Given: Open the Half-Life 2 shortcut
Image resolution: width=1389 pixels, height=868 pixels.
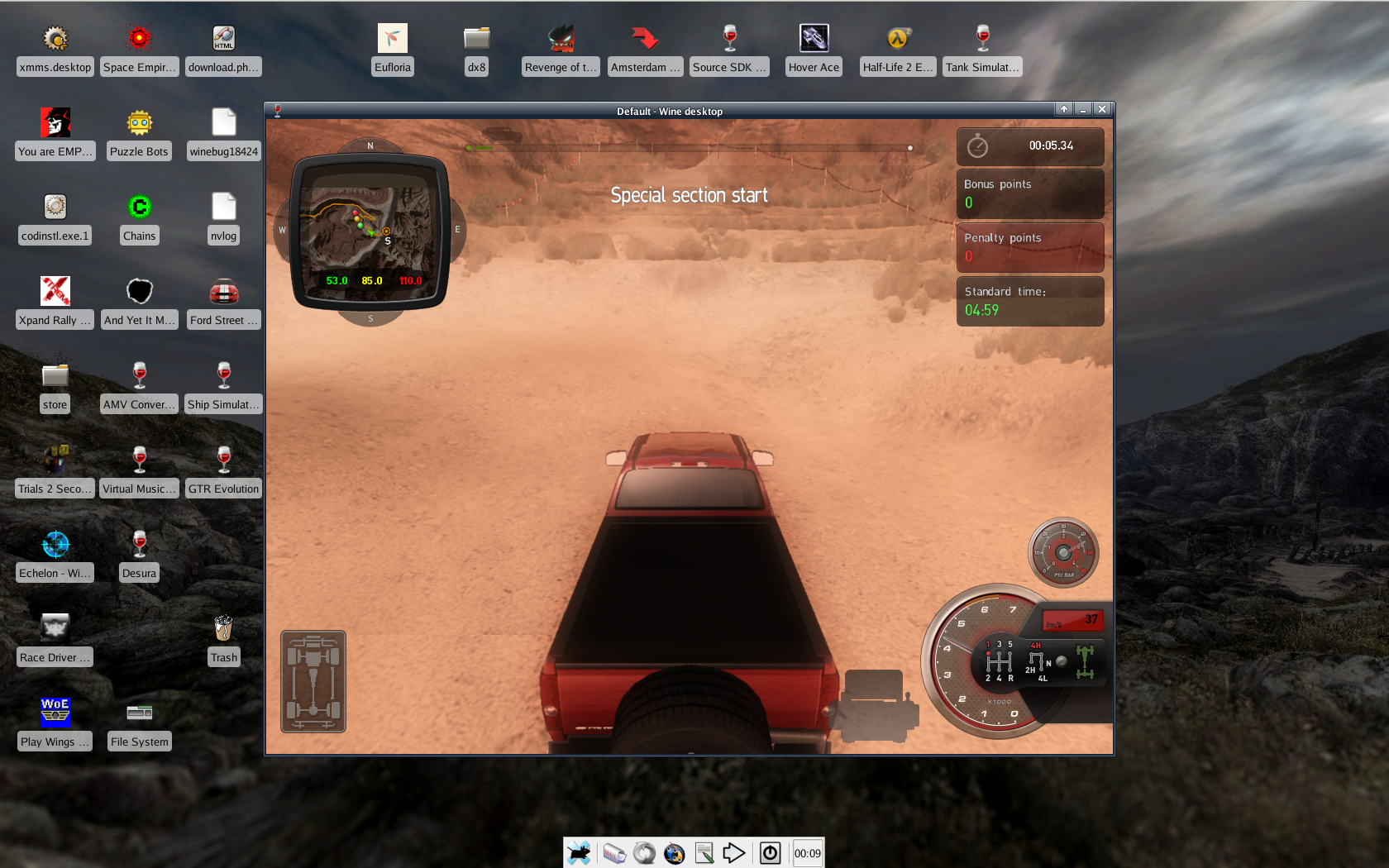Looking at the screenshot, I should coord(897,37).
